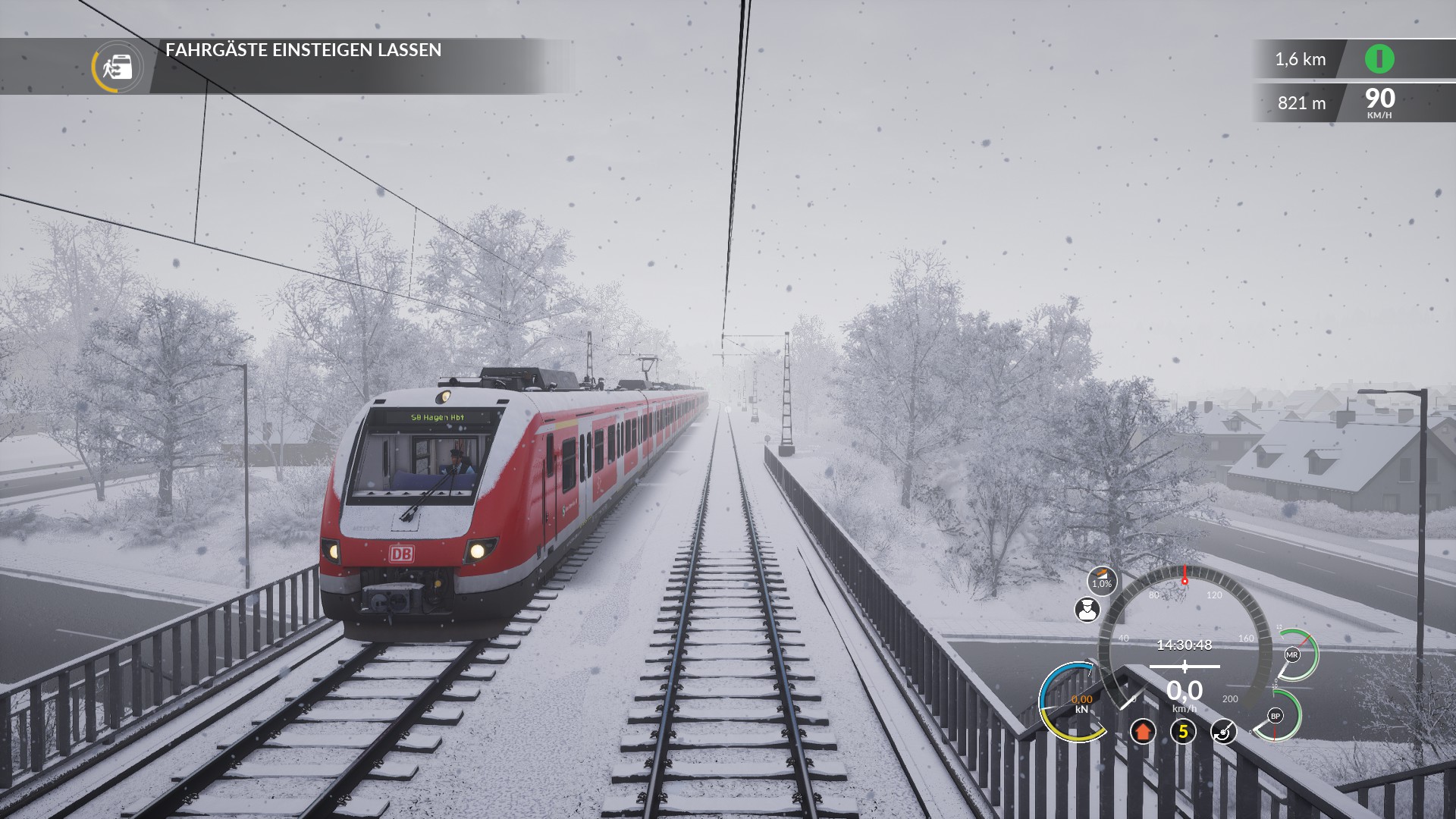Select the yellow number 5 indicator
This screenshot has height=819, width=1456.
[x=1183, y=732]
